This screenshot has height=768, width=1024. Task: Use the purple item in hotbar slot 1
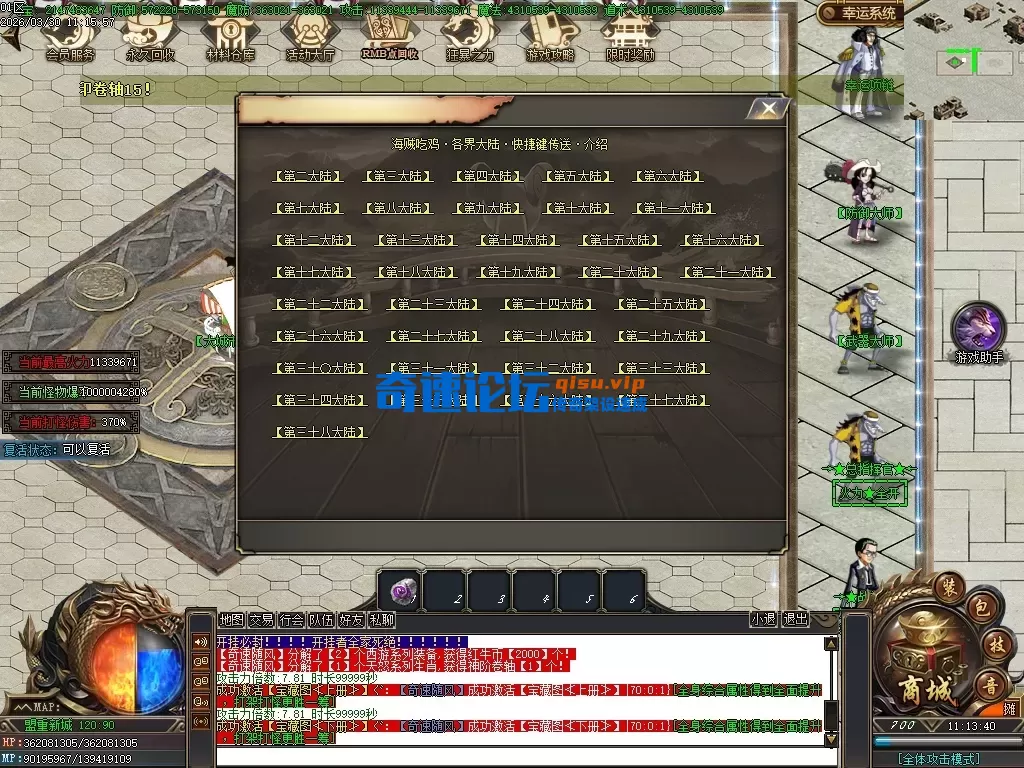point(400,590)
